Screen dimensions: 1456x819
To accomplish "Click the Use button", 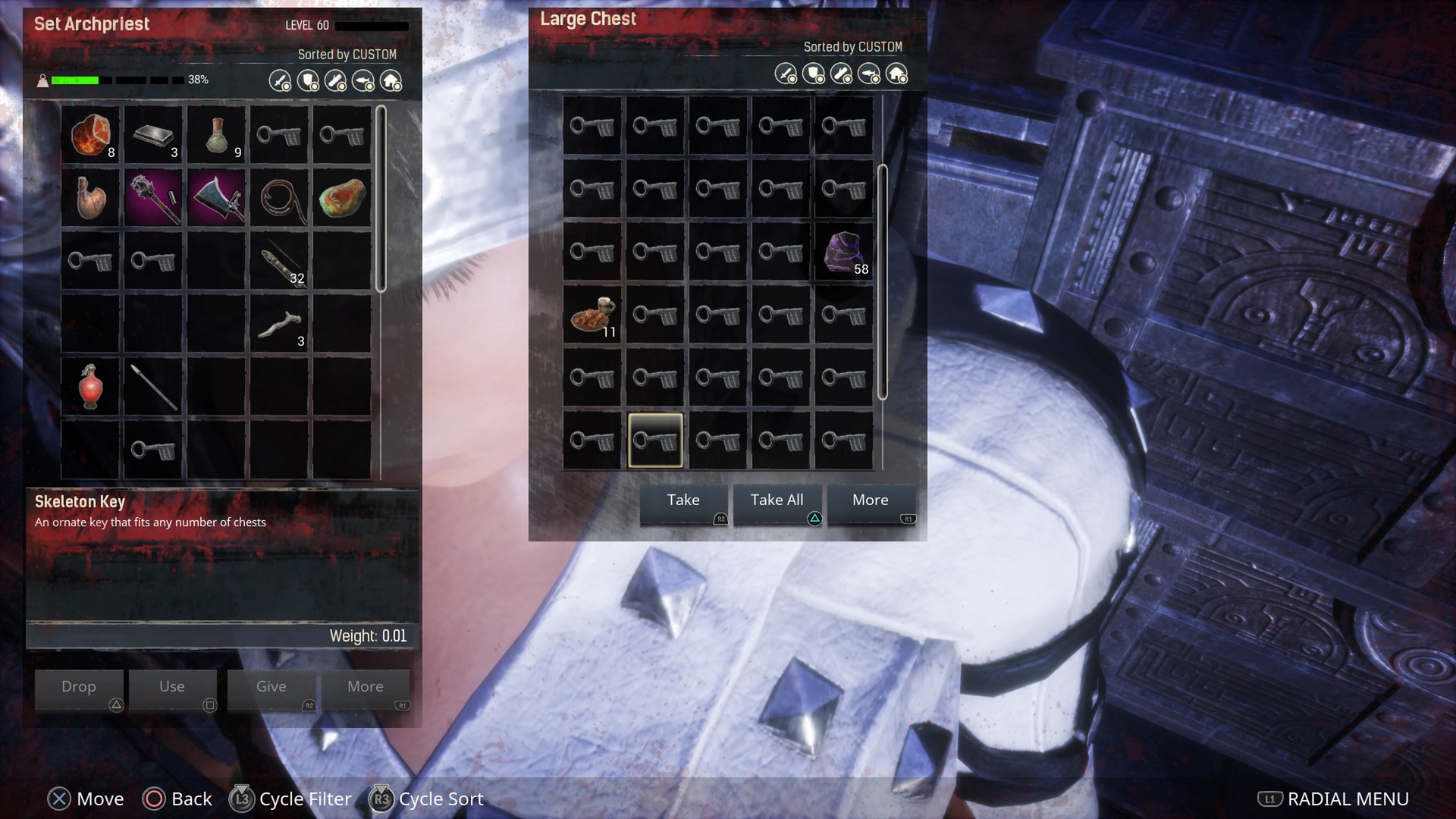I will pos(172,688).
